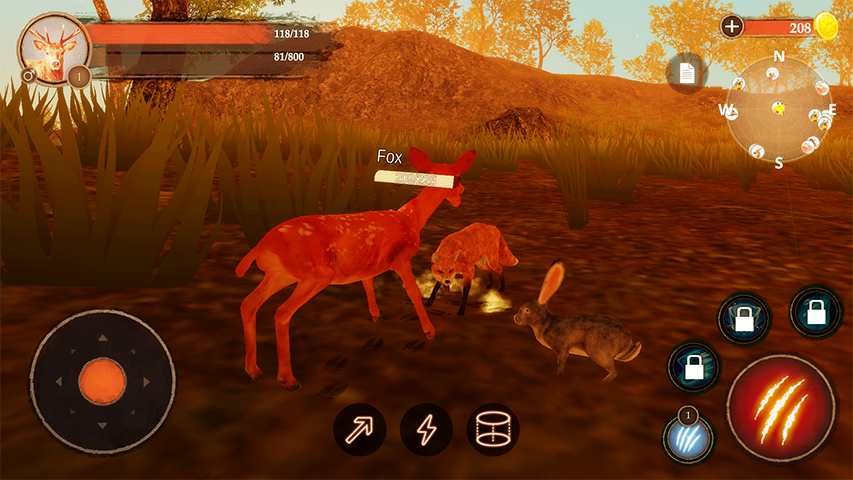Activate the lightning bolt button
Image resolution: width=853 pixels, height=480 pixels.
click(426, 430)
